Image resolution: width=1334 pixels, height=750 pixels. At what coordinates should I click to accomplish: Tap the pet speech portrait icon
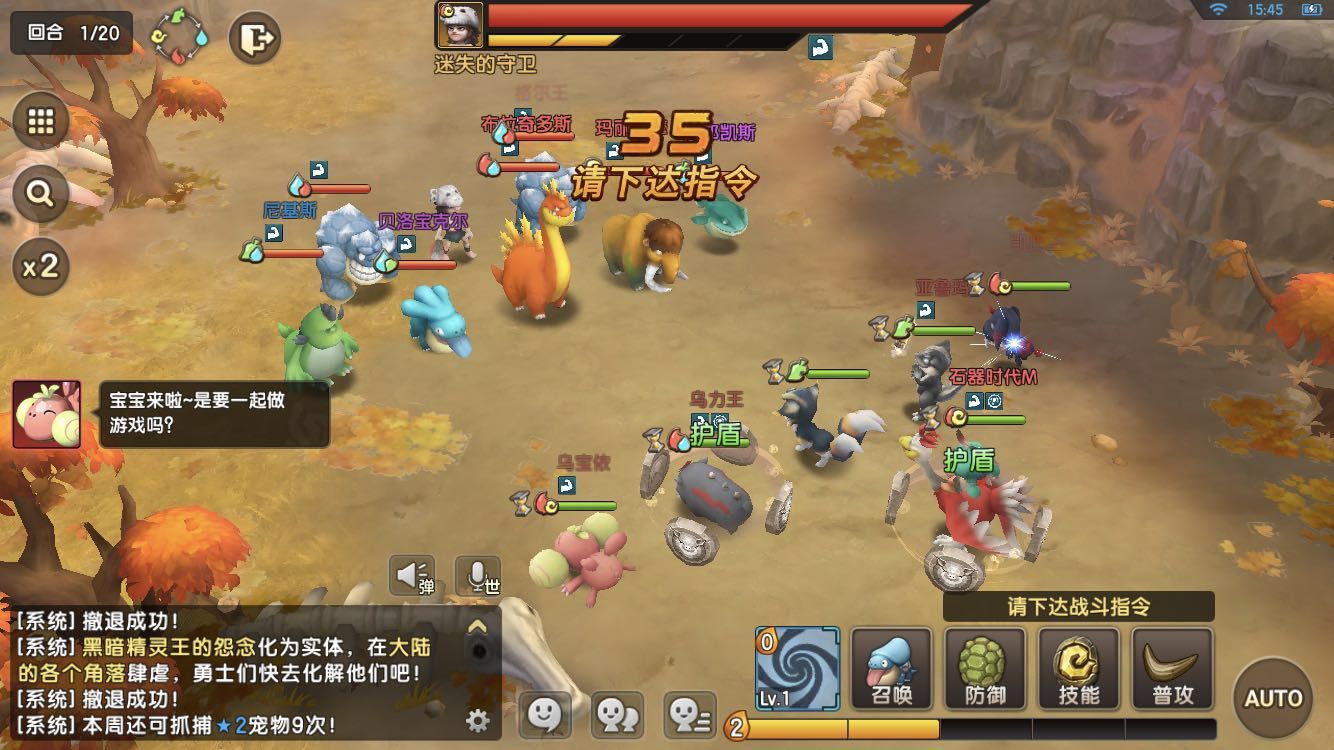[46, 414]
